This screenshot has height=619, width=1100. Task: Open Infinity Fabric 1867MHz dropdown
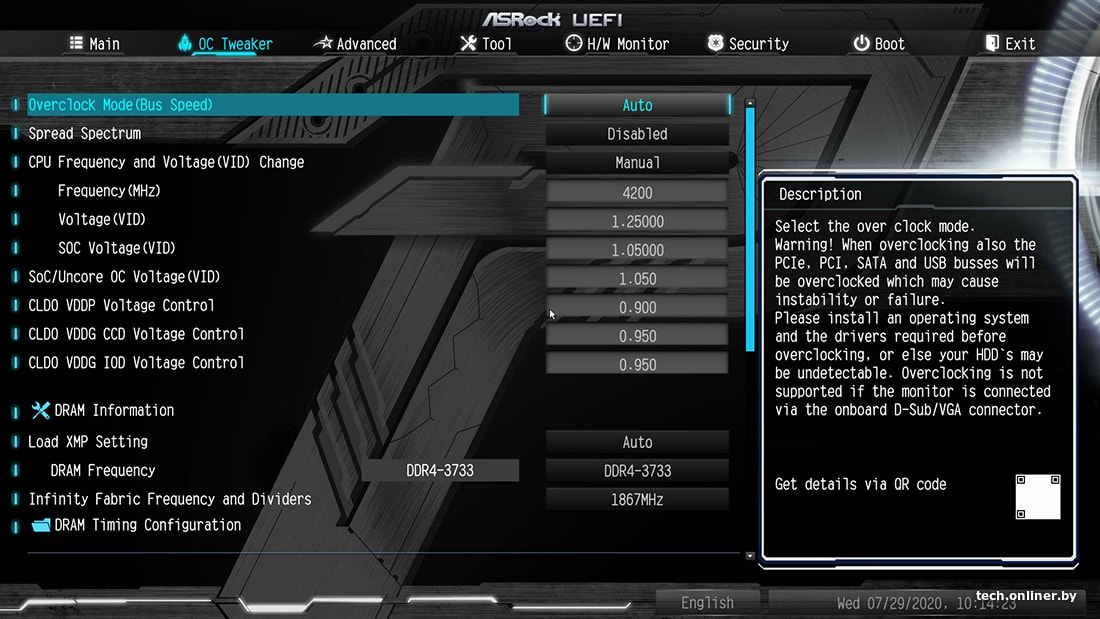[x=637, y=499]
